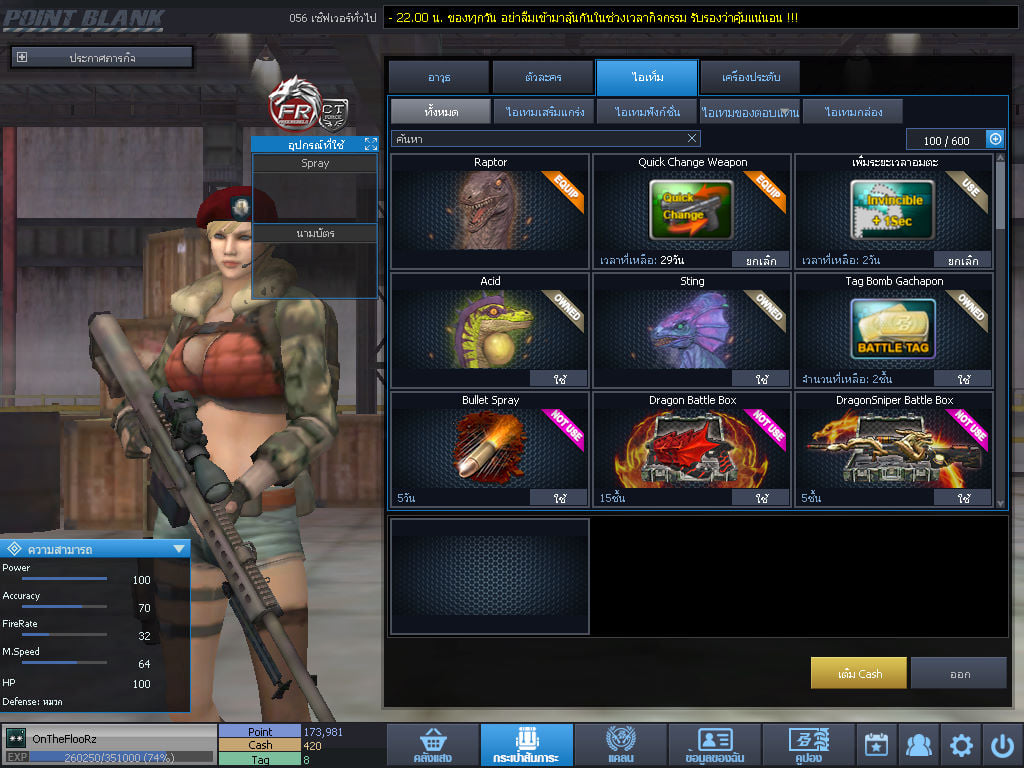Exit inventory with ออก button
Viewport: 1024px width, 768px height.
(959, 673)
